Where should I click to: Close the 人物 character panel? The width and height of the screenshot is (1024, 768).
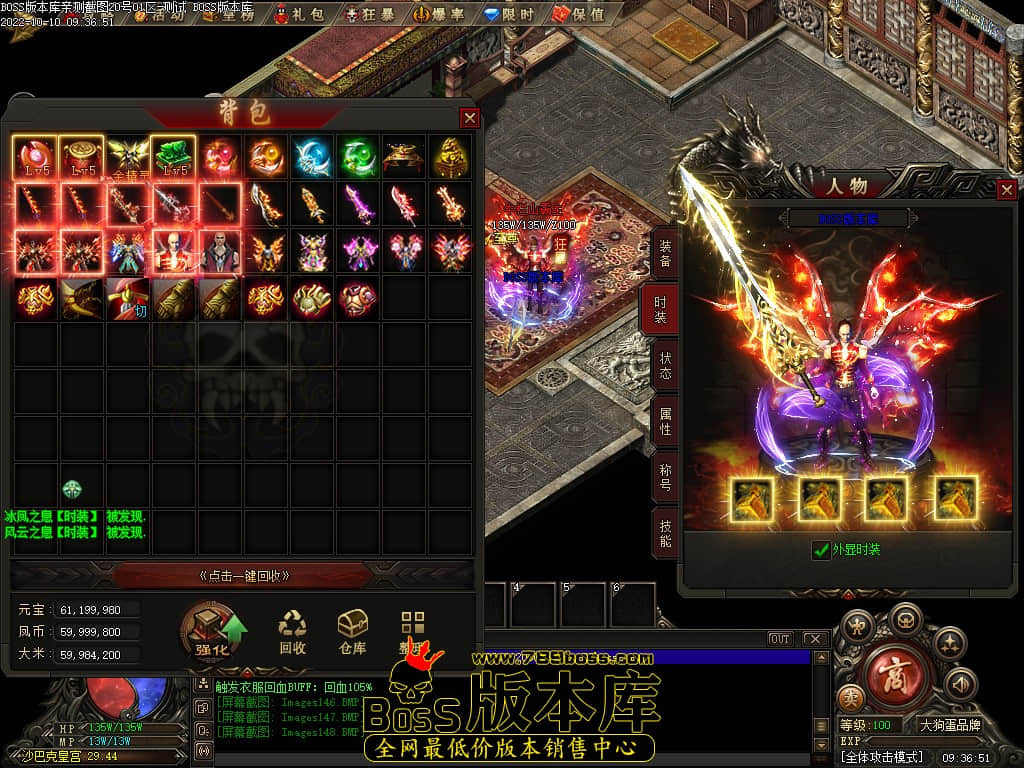[x=1006, y=189]
